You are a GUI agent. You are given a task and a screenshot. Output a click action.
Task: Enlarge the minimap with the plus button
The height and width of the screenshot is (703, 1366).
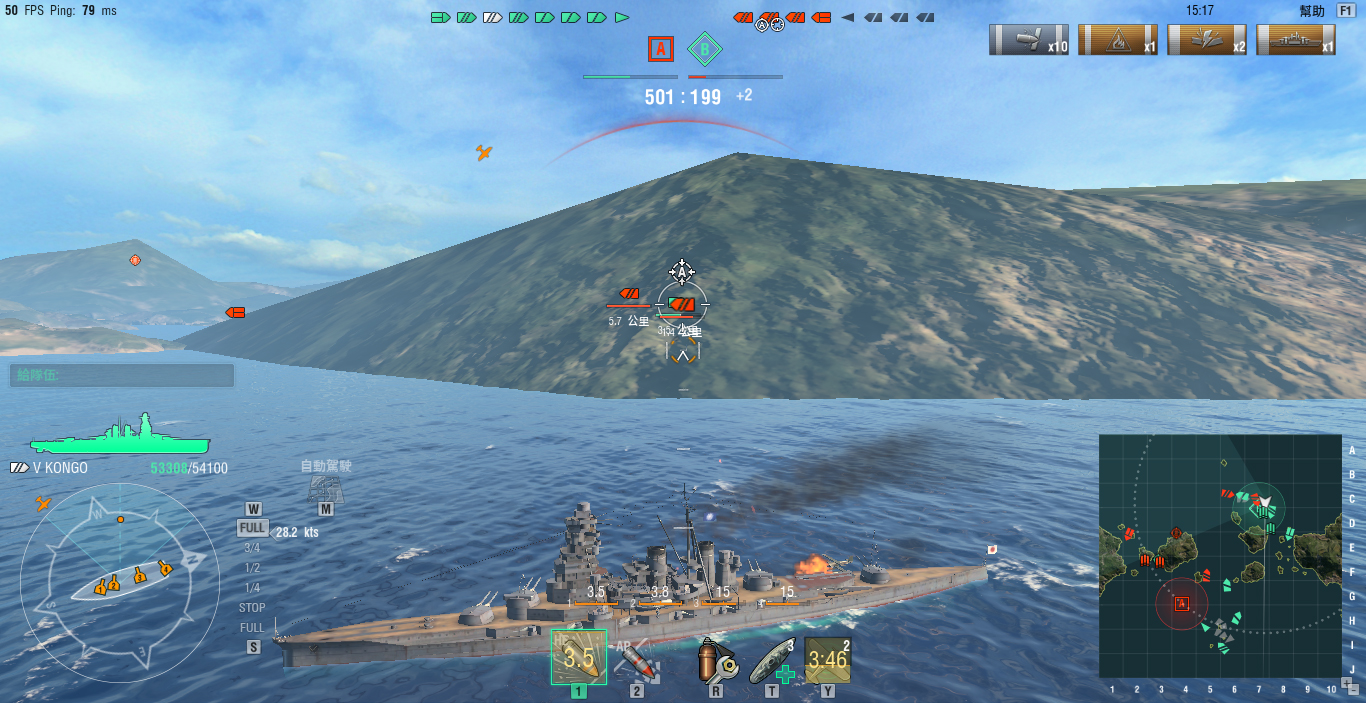(x=1347, y=682)
